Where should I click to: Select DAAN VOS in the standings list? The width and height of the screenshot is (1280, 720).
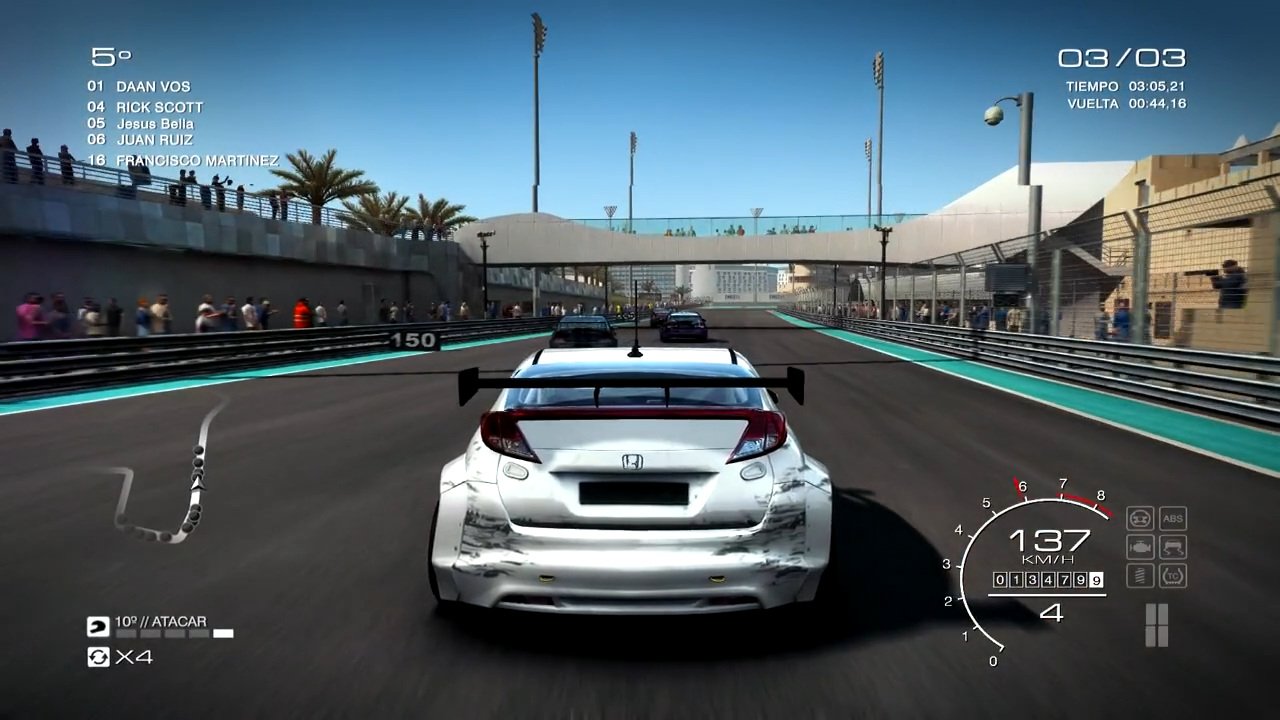[152, 87]
